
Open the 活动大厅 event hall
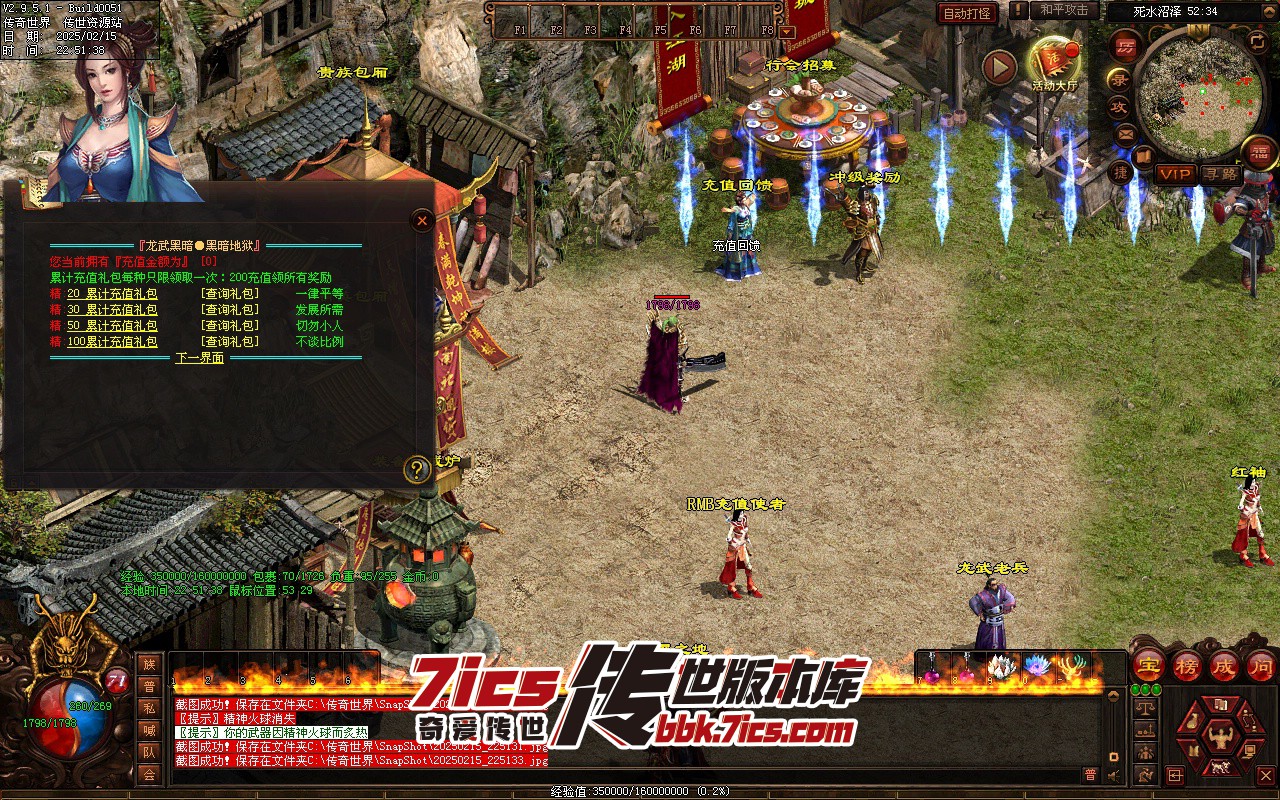(1052, 62)
